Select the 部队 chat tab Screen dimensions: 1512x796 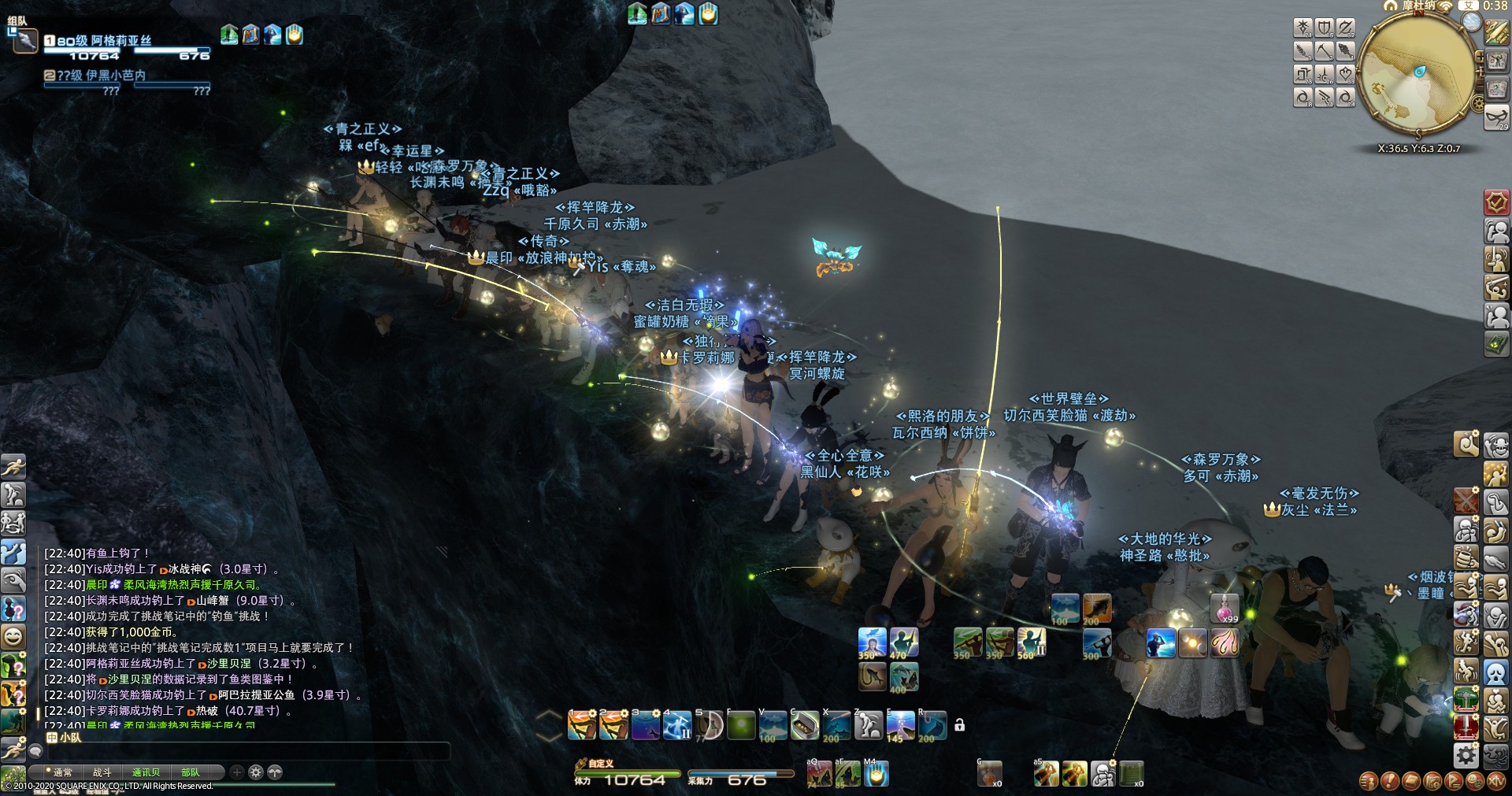pyautogui.click(x=190, y=772)
